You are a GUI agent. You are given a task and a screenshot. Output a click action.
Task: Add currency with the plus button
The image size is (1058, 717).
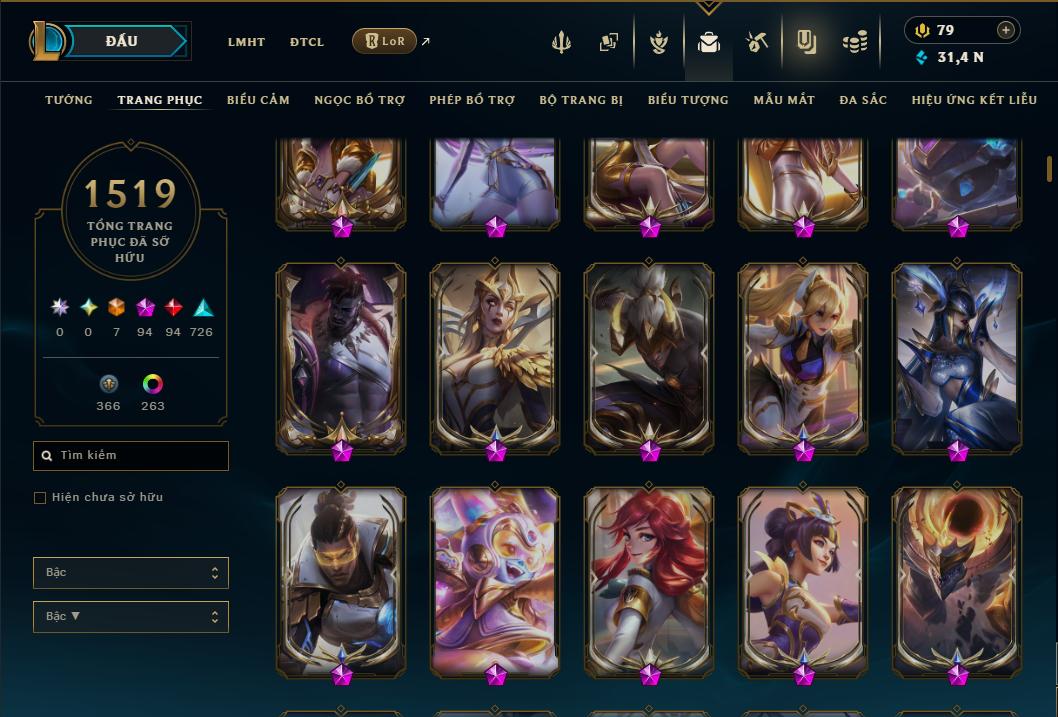pyautogui.click(x=1006, y=30)
